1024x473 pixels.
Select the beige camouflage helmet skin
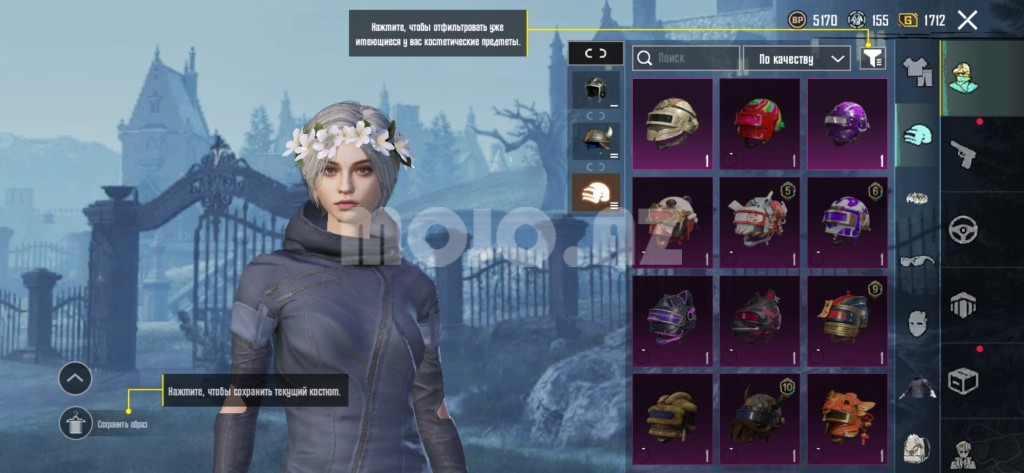(x=672, y=124)
